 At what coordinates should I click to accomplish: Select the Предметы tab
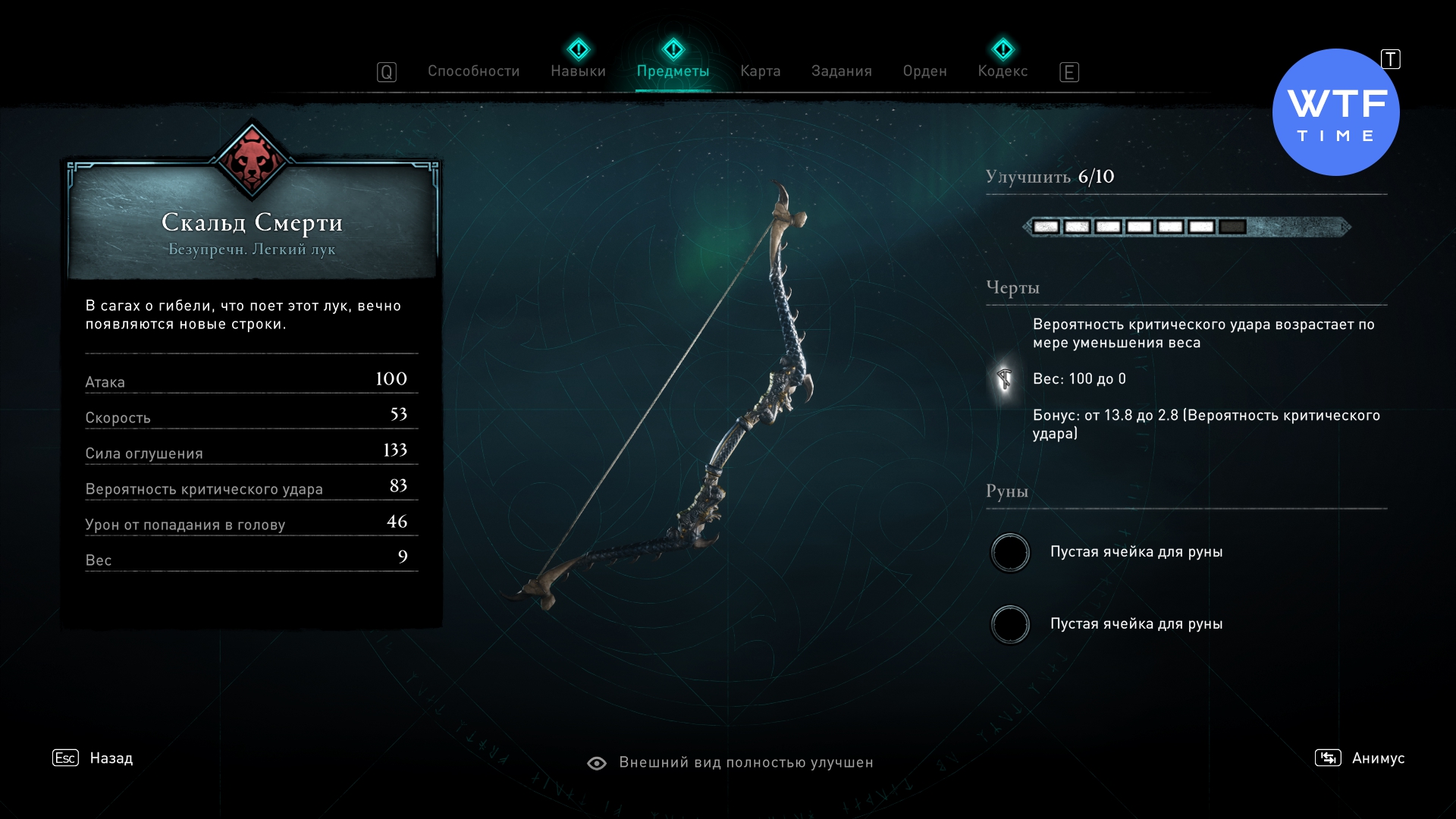[x=673, y=71]
